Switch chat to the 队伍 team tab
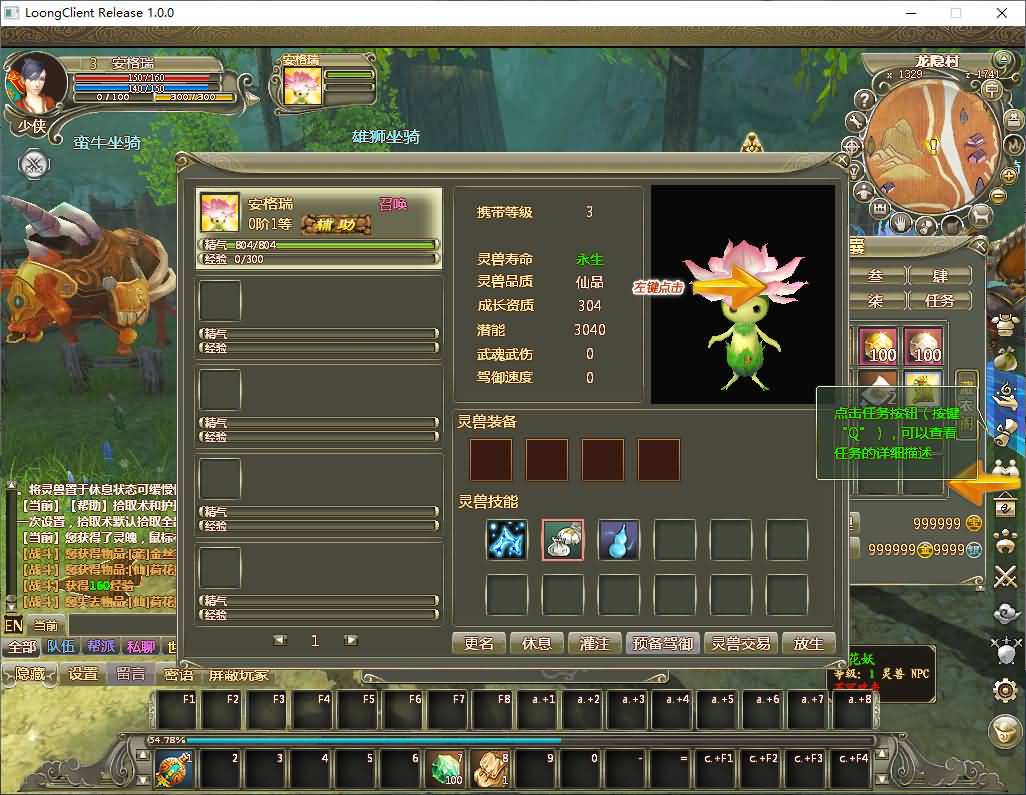The width and height of the screenshot is (1026, 795). 61,647
